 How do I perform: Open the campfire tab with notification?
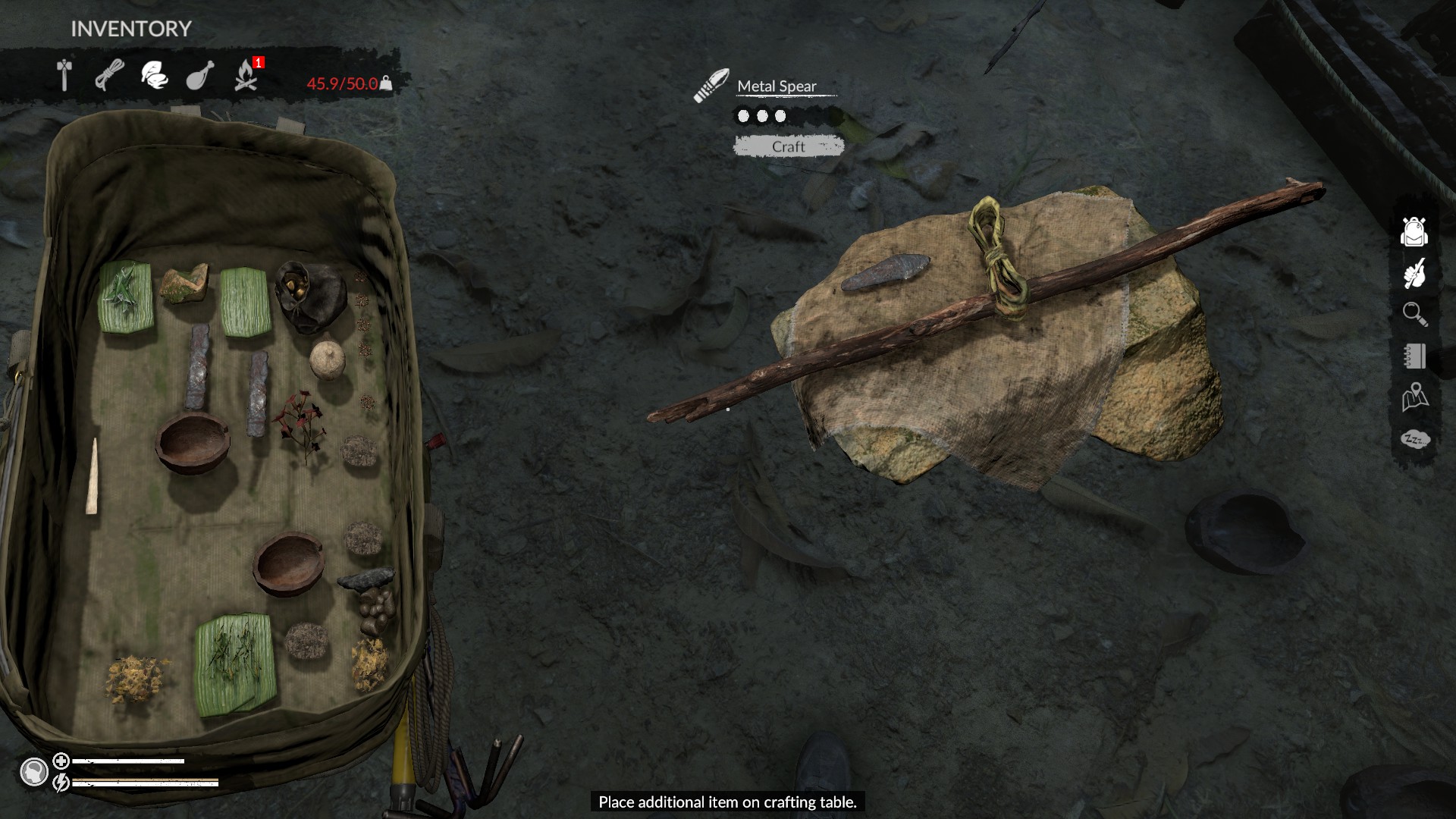[x=246, y=76]
